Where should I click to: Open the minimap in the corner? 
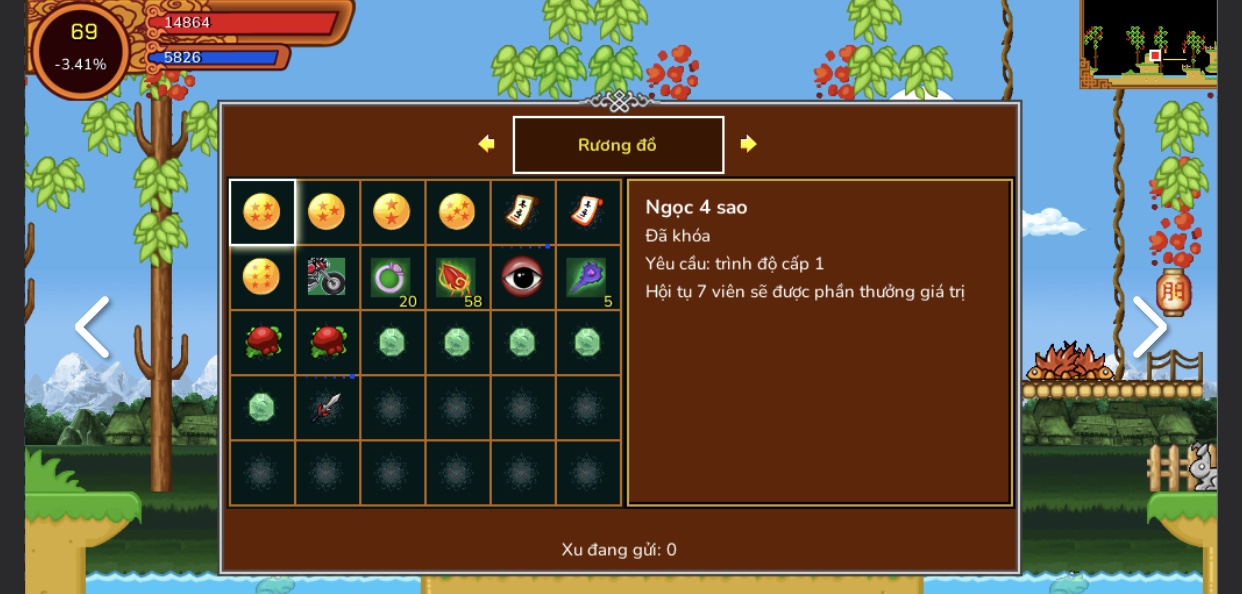tap(1150, 42)
